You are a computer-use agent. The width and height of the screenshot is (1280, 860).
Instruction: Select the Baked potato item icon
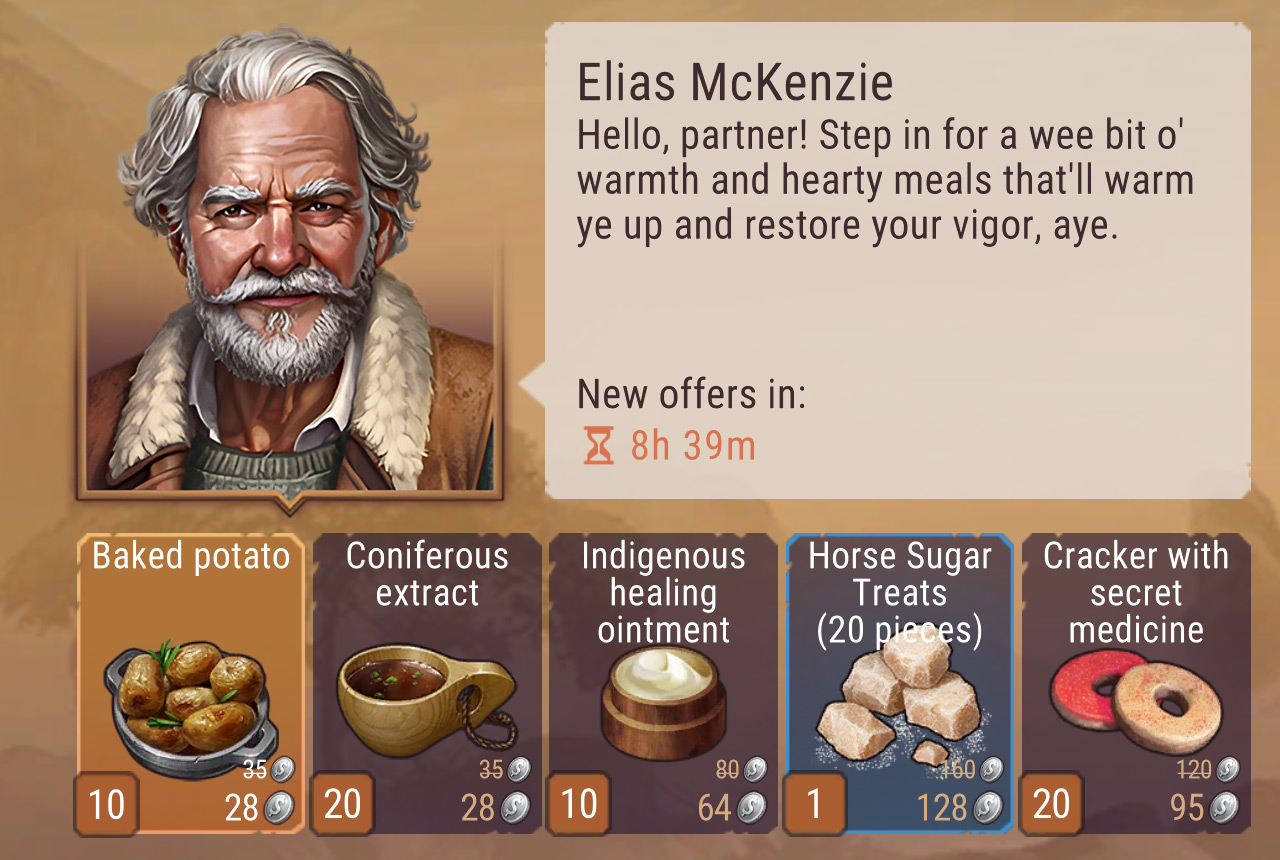(x=190, y=695)
